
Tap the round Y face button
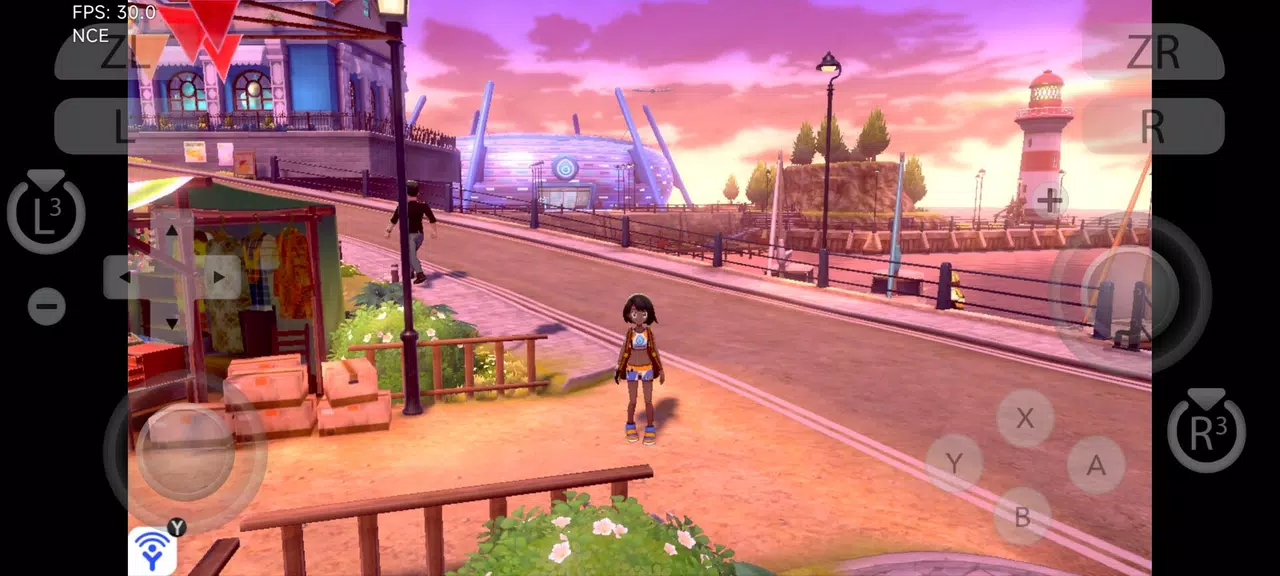coord(954,463)
